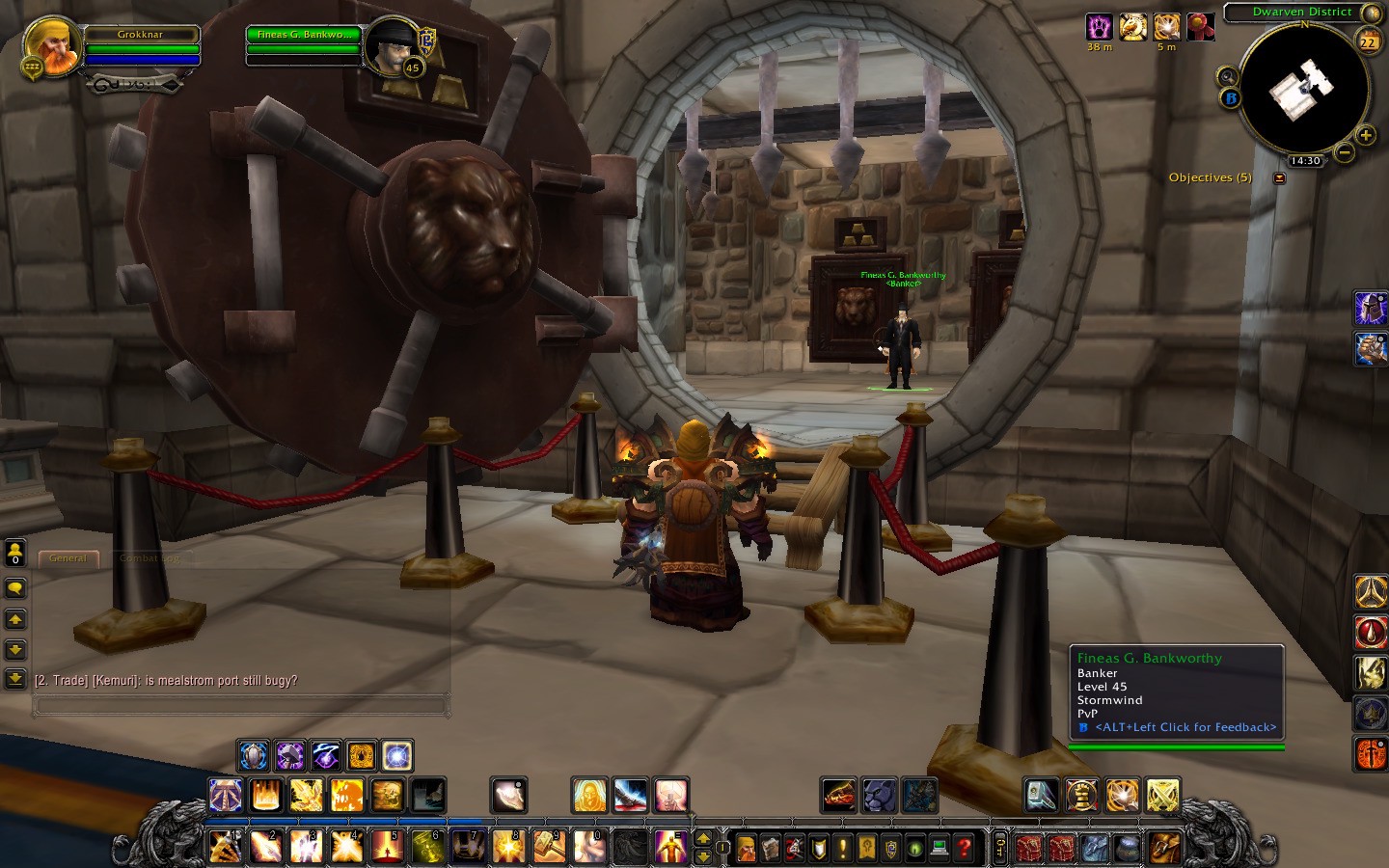The width and height of the screenshot is (1389, 868).
Task: Summon the red dragon mount icon
Action: (x=839, y=796)
